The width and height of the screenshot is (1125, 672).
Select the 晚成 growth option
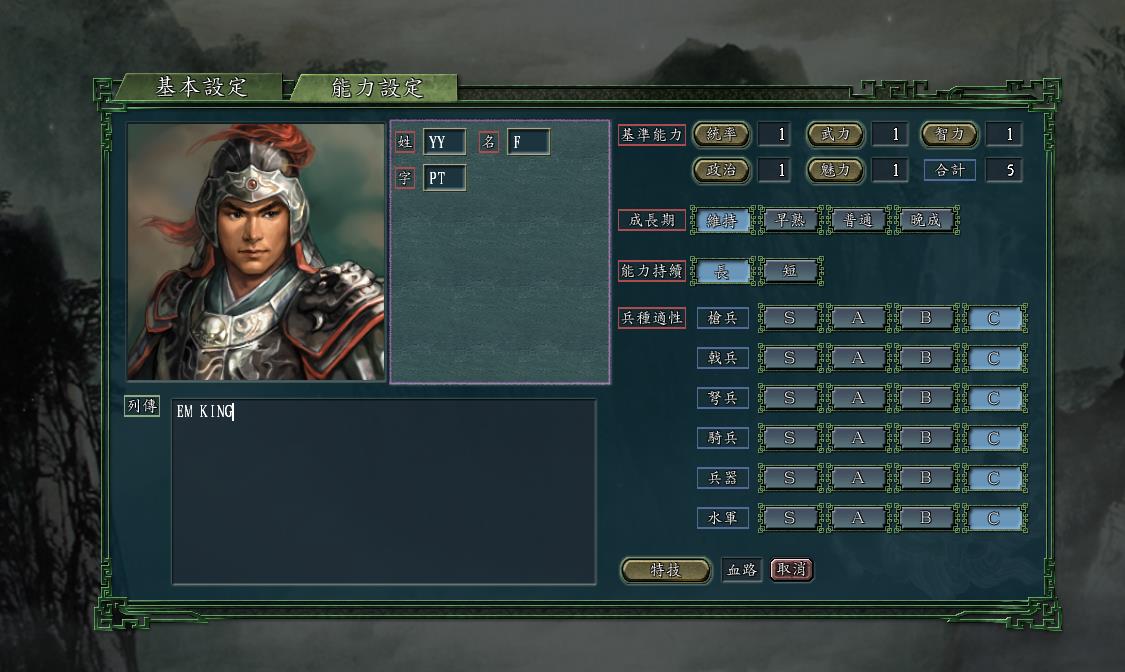[925, 220]
